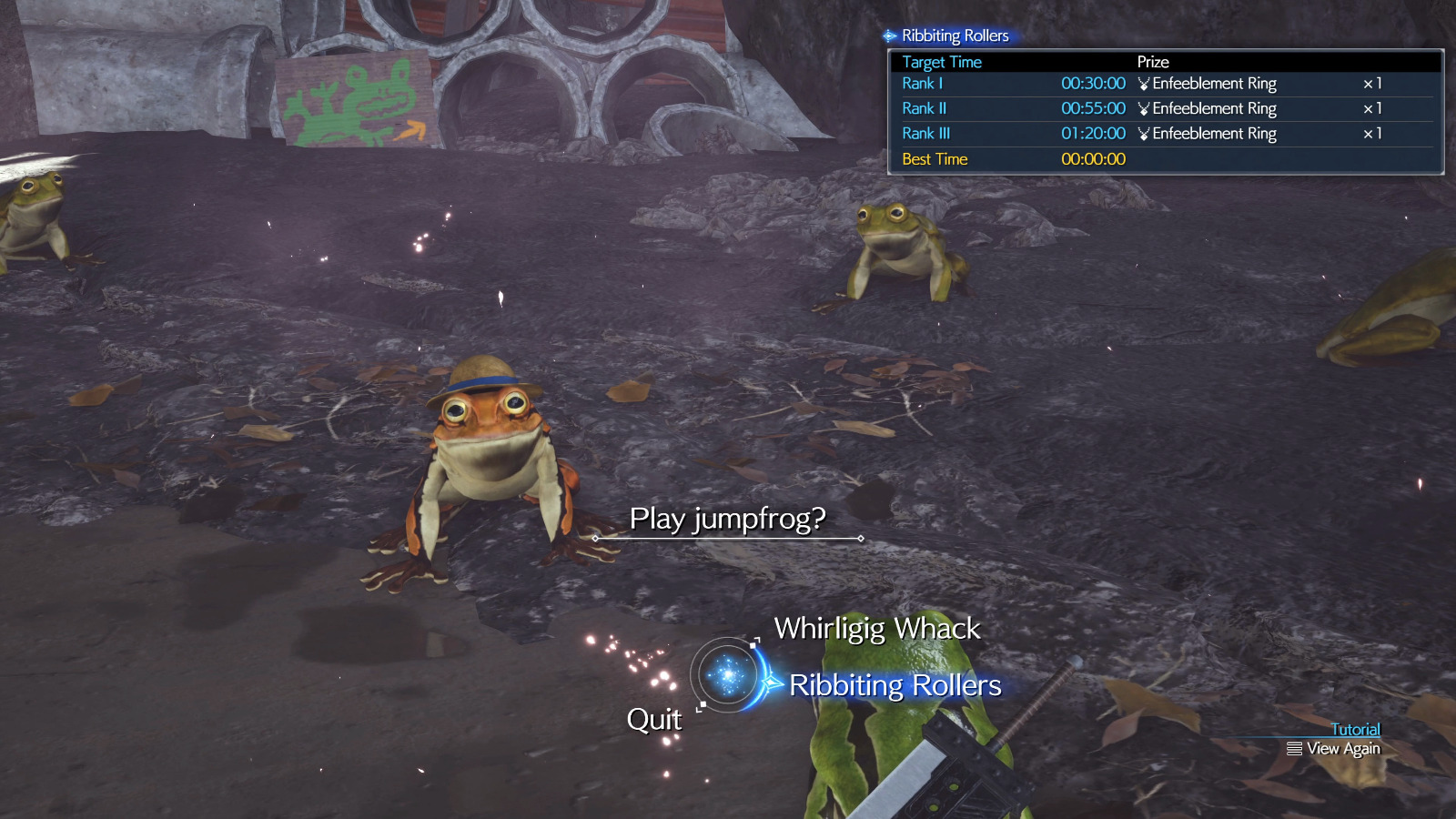
Task: Select Ribbiting Rollers minigame
Action: pyautogui.click(x=895, y=685)
